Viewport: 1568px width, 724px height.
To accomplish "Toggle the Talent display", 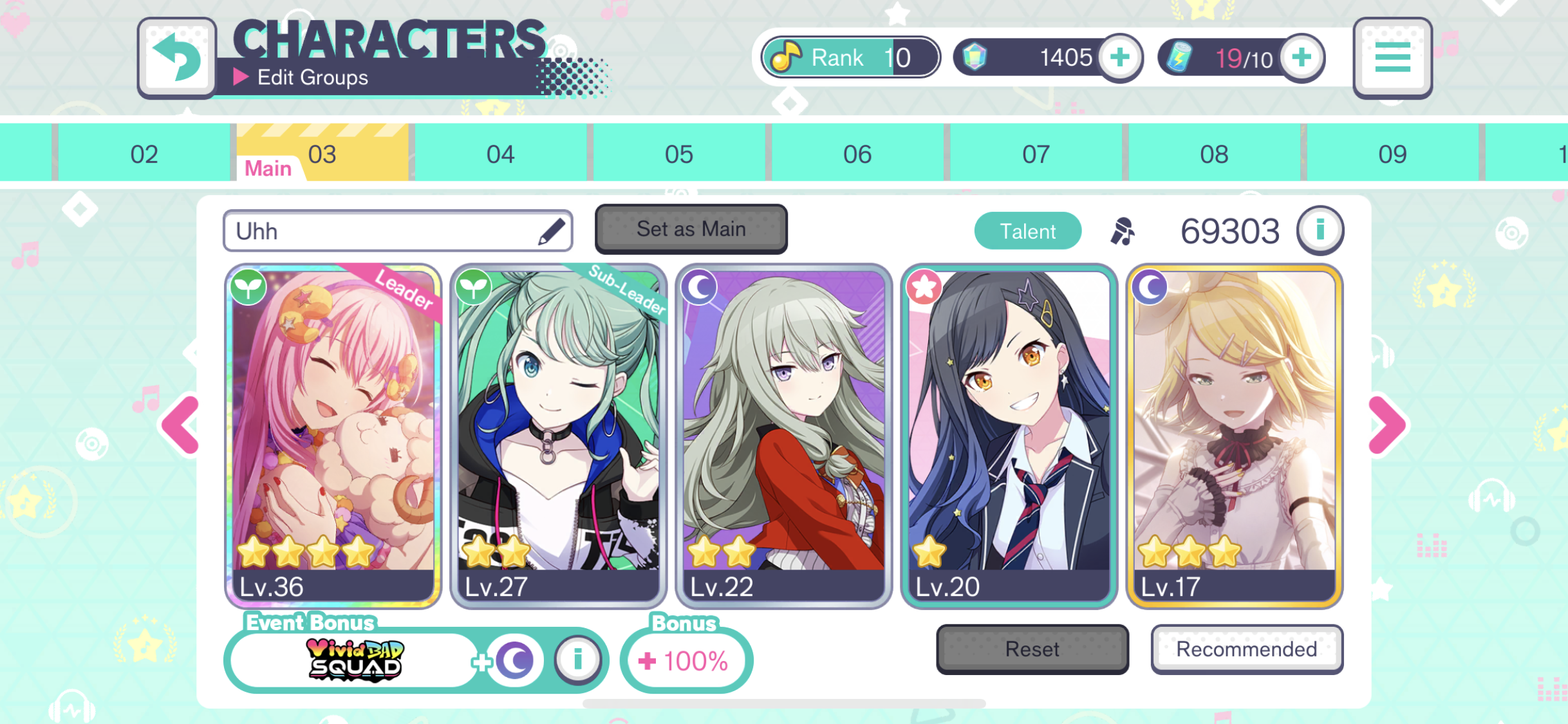I will [1027, 230].
